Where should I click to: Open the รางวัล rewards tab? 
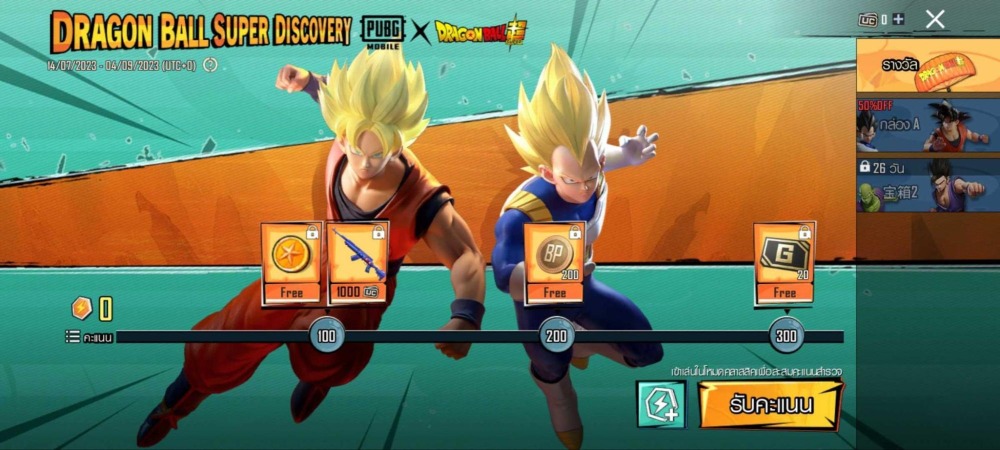(927, 66)
